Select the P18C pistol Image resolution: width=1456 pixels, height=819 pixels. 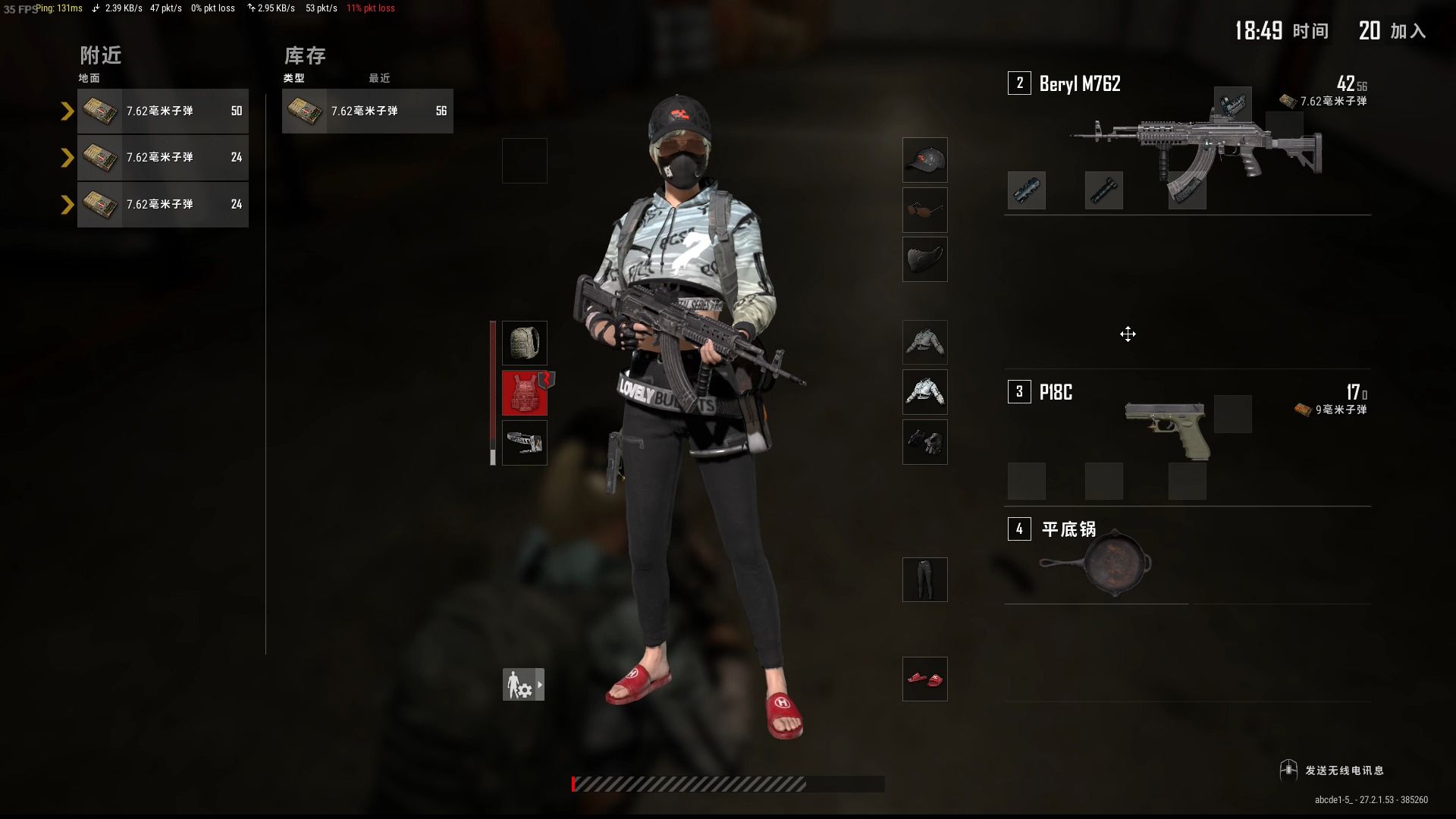[x=1168, y=428]
